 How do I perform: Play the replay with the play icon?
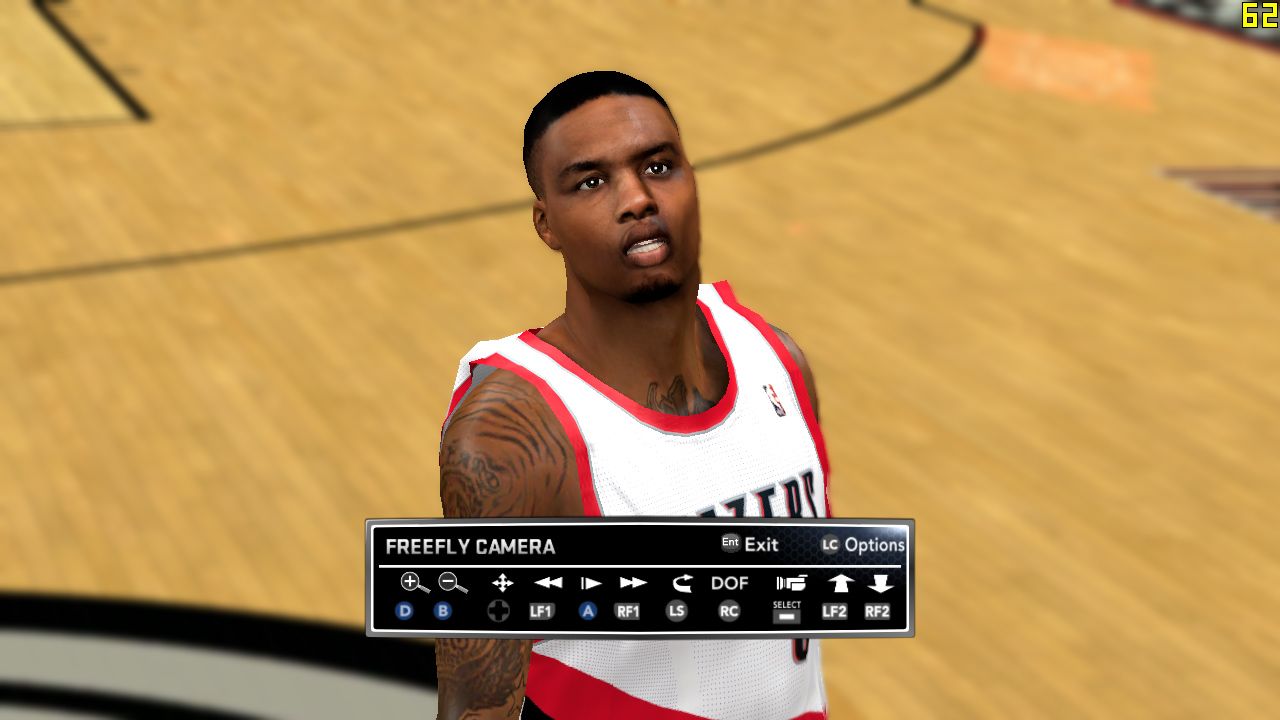(591, 583)
